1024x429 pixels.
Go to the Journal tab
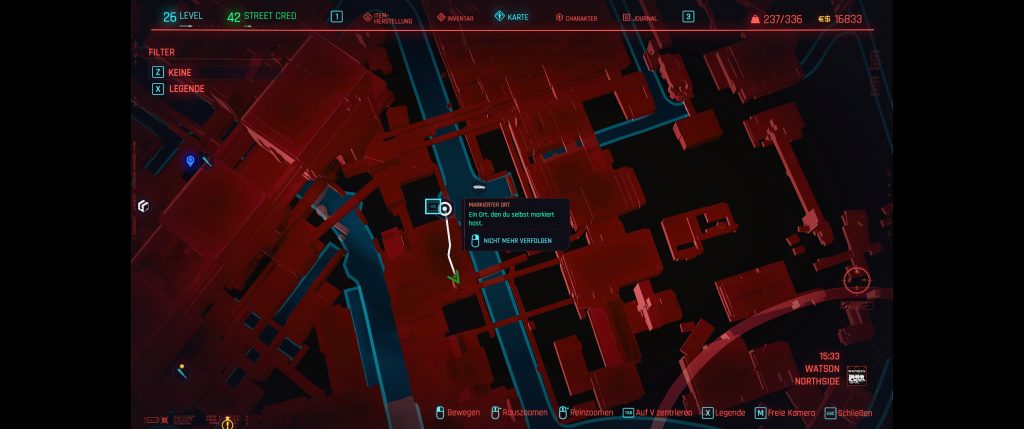[640, 17]
